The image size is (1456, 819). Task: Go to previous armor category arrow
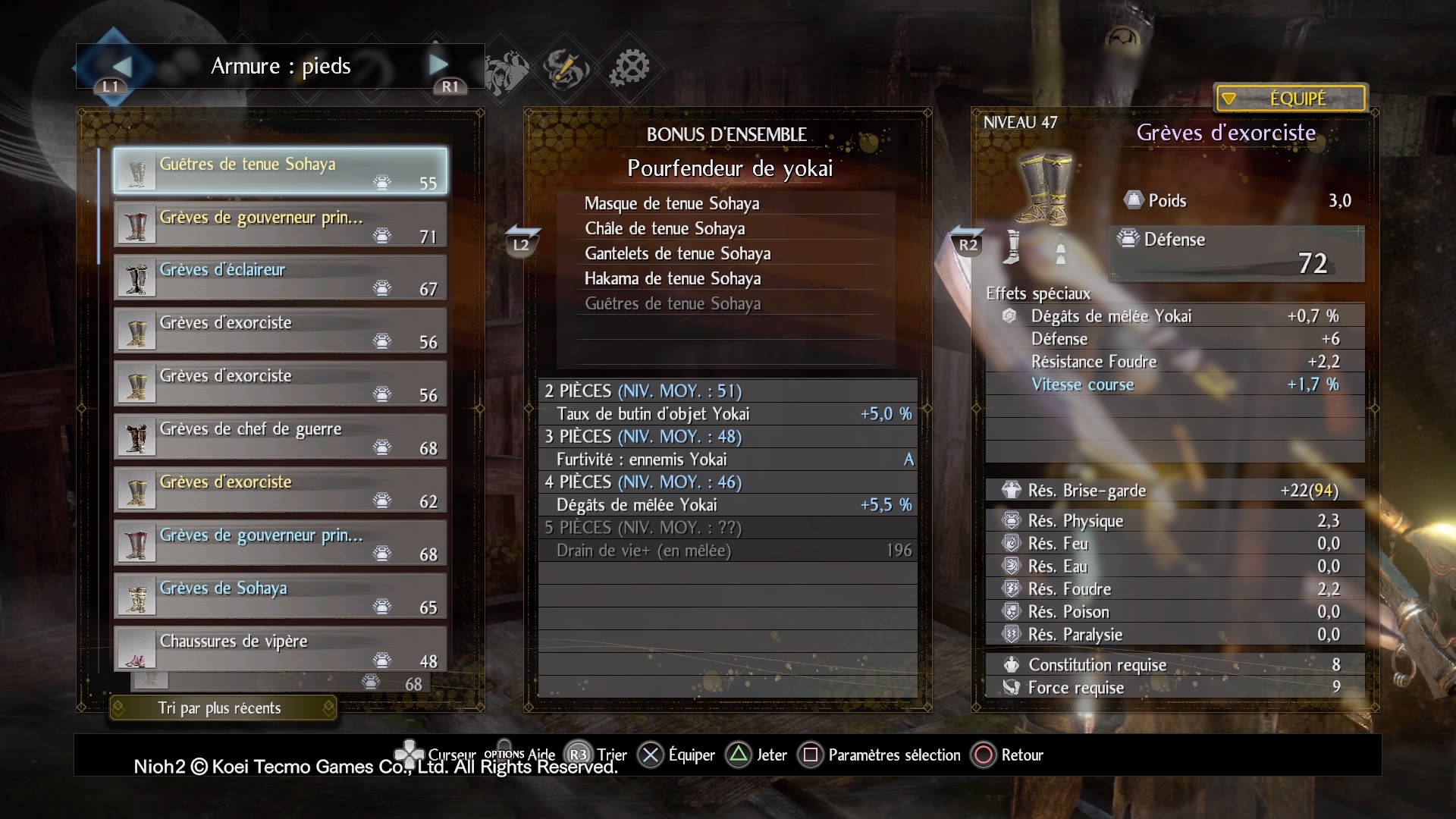pyautogui.click(x=121, y=67)
